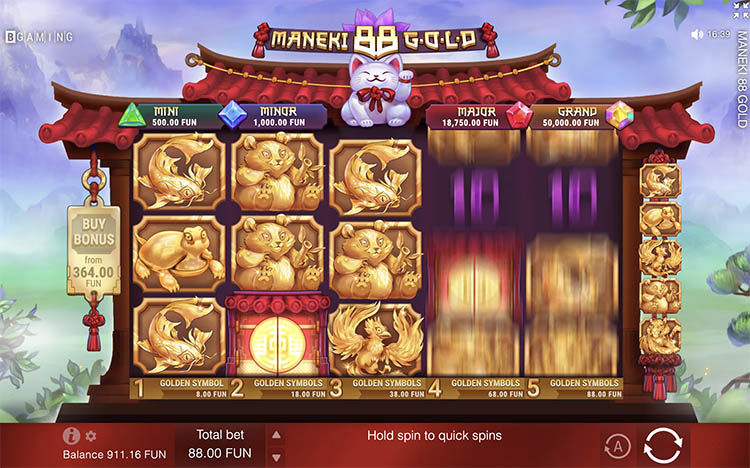The width and height of the screenshot is (750, 468).
Task: Exit fullscreen with the inward arrows icon
Action: point(741,8)
